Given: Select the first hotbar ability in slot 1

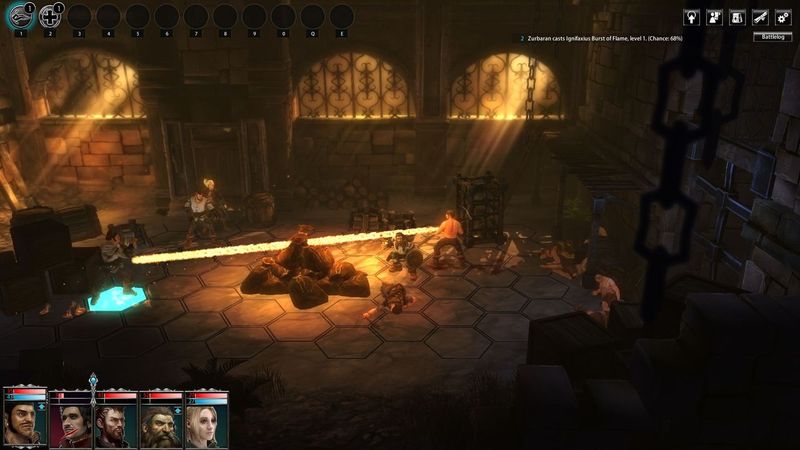Looking at the screenshot, I should [20, 17].
